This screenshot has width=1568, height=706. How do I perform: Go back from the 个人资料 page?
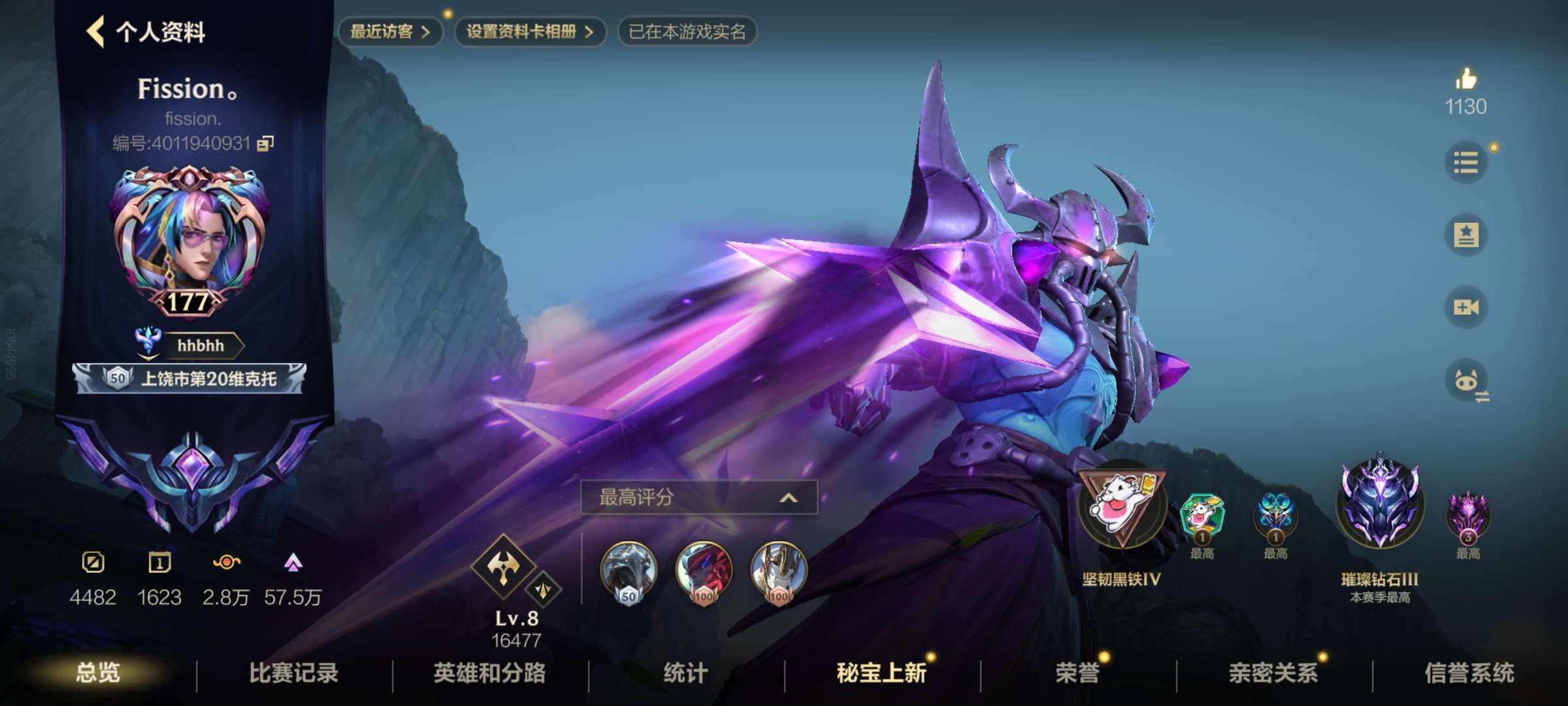(95, 31)
